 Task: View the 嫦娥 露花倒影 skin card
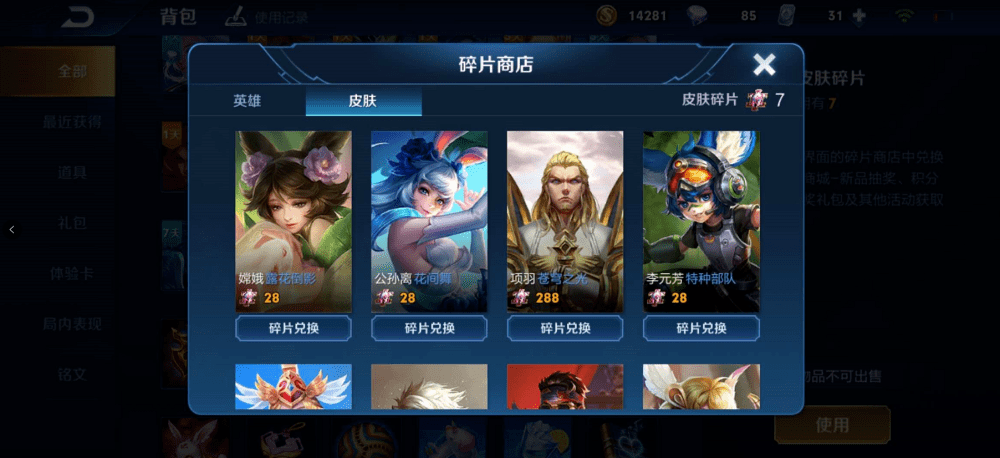point(293,220)
